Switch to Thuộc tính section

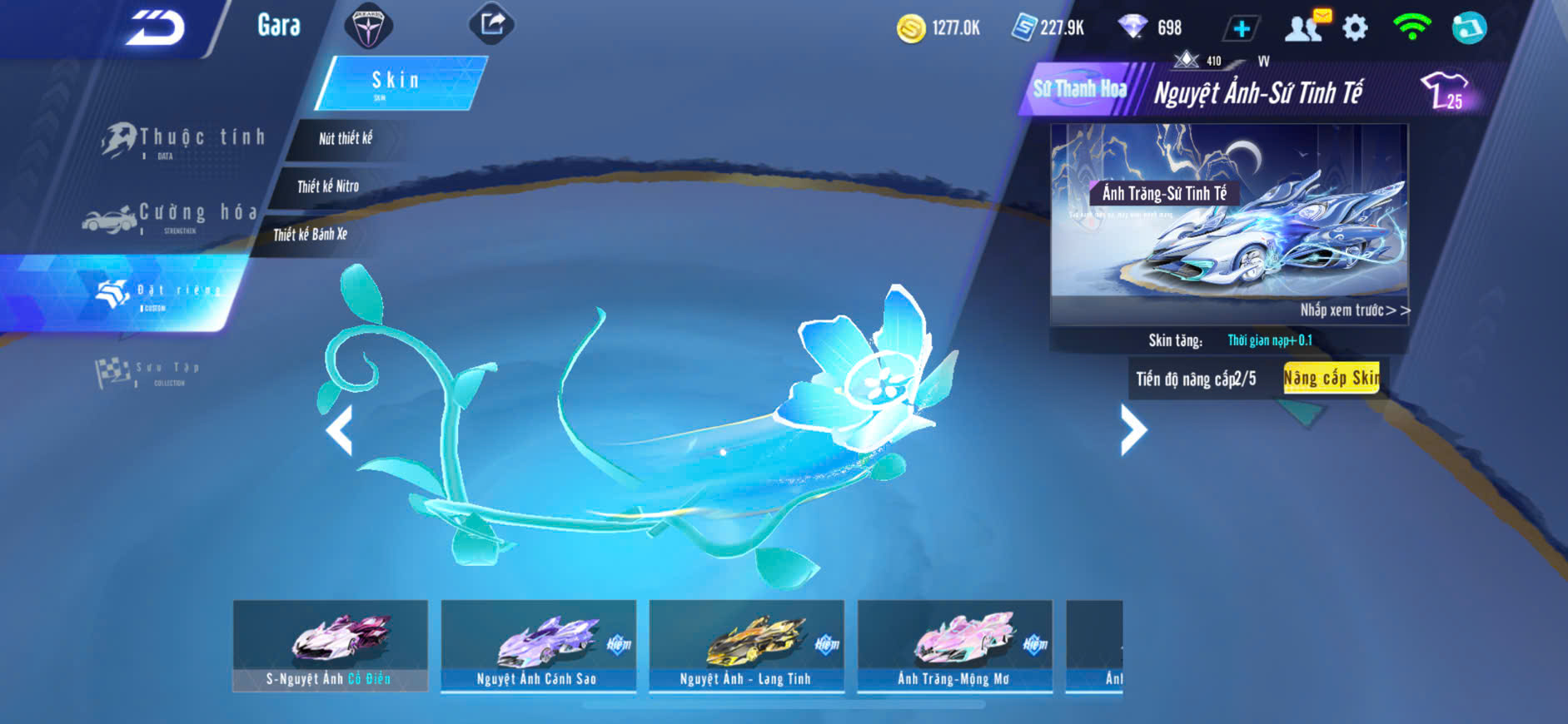point(185,140)
